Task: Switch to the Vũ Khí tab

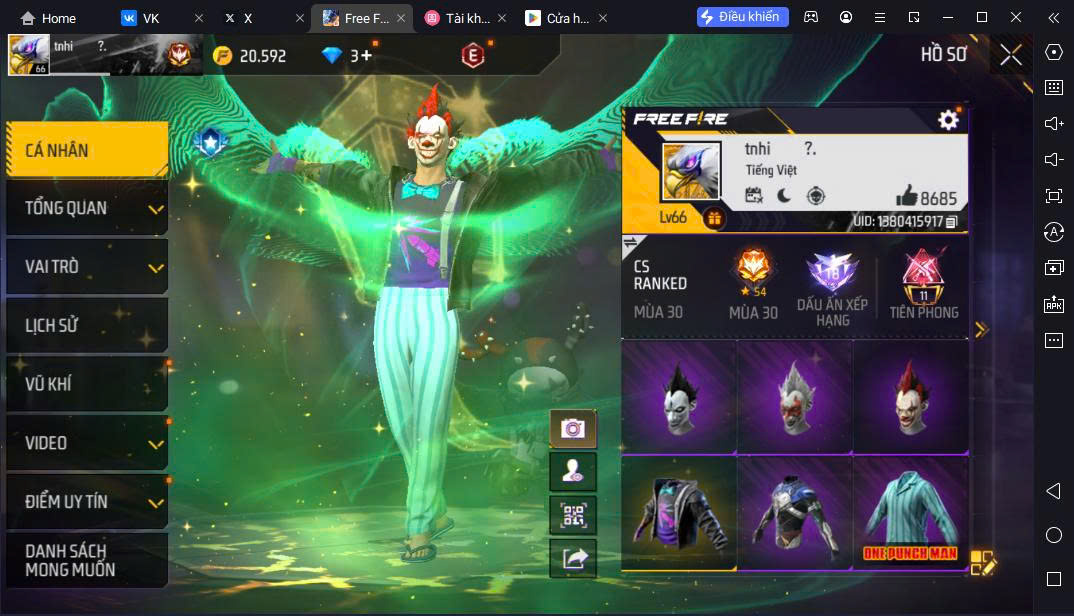Action: 87,384
